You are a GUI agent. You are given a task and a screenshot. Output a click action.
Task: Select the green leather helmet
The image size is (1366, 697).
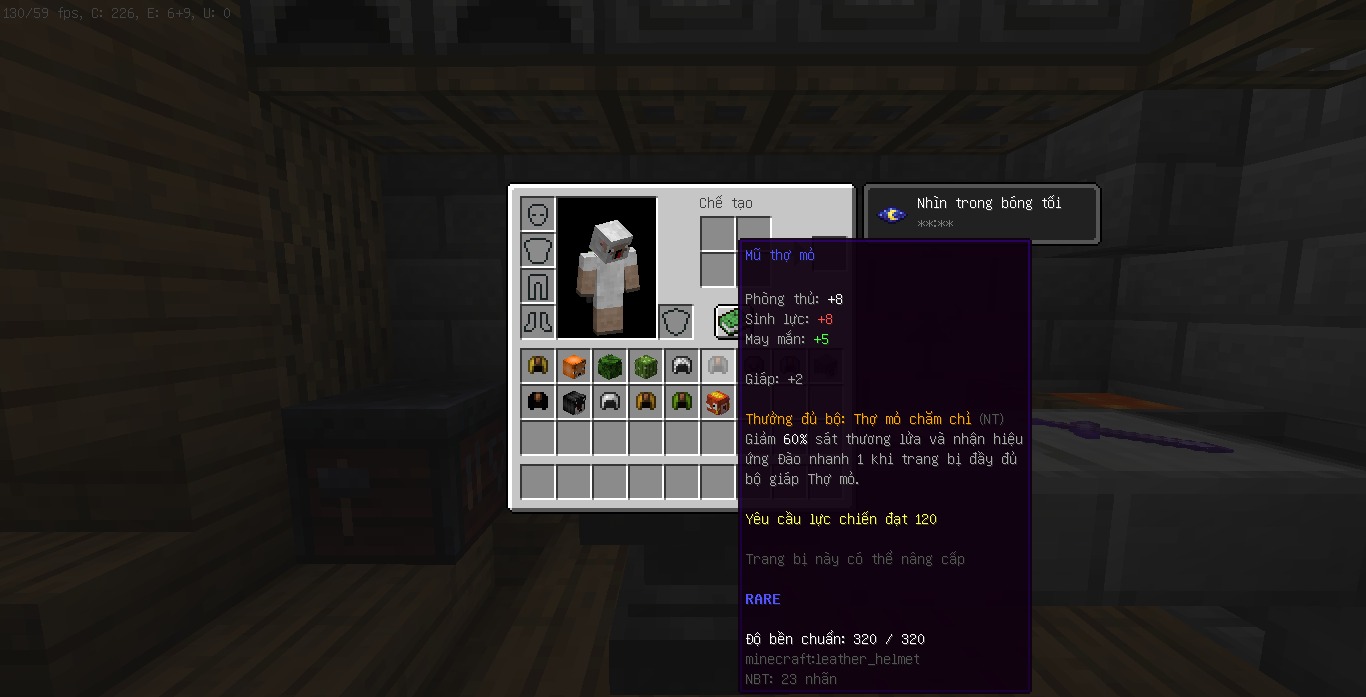pos(681,402)
